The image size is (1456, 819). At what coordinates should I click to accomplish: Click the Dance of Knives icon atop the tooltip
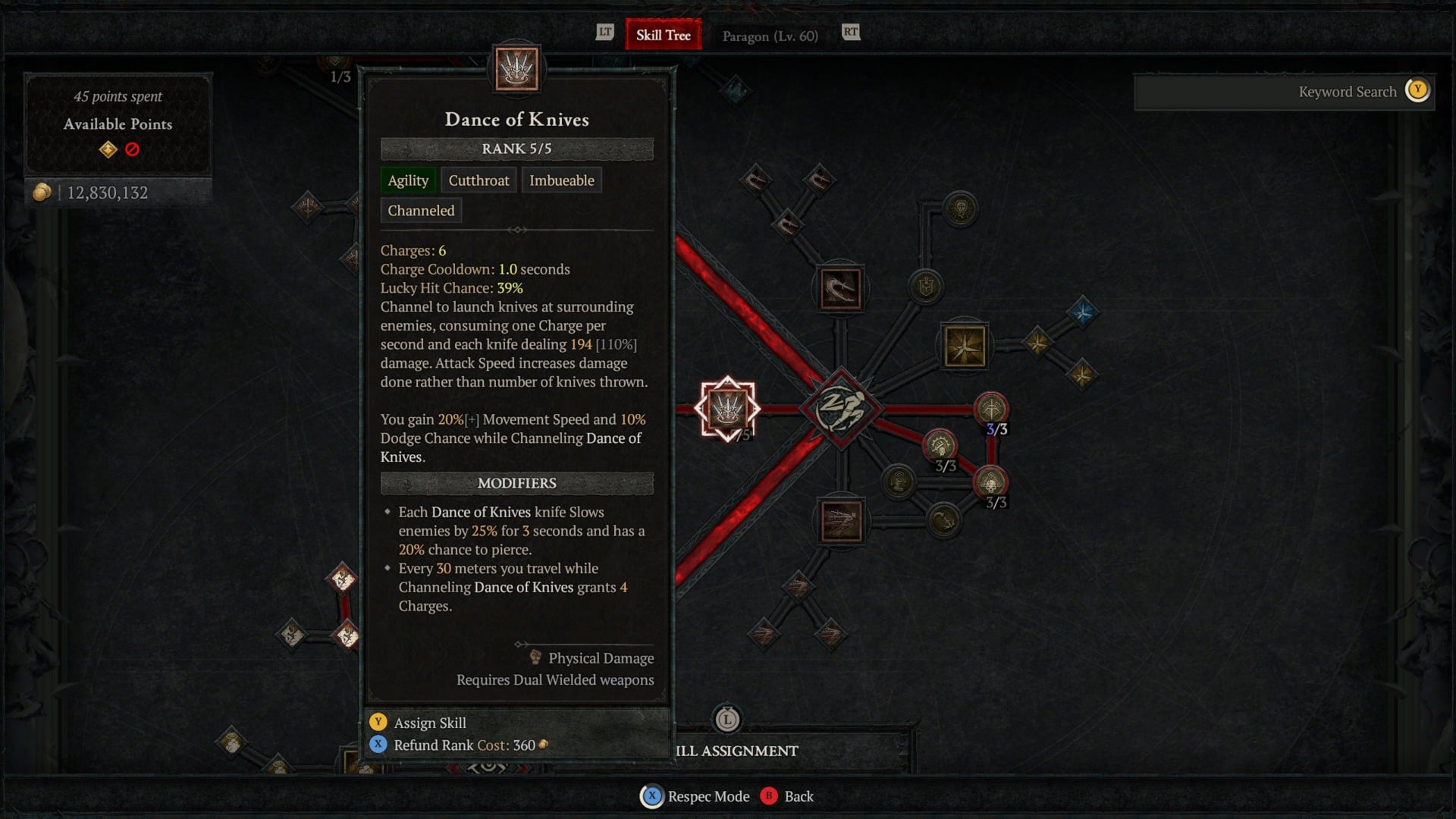(x=518, y=68)
